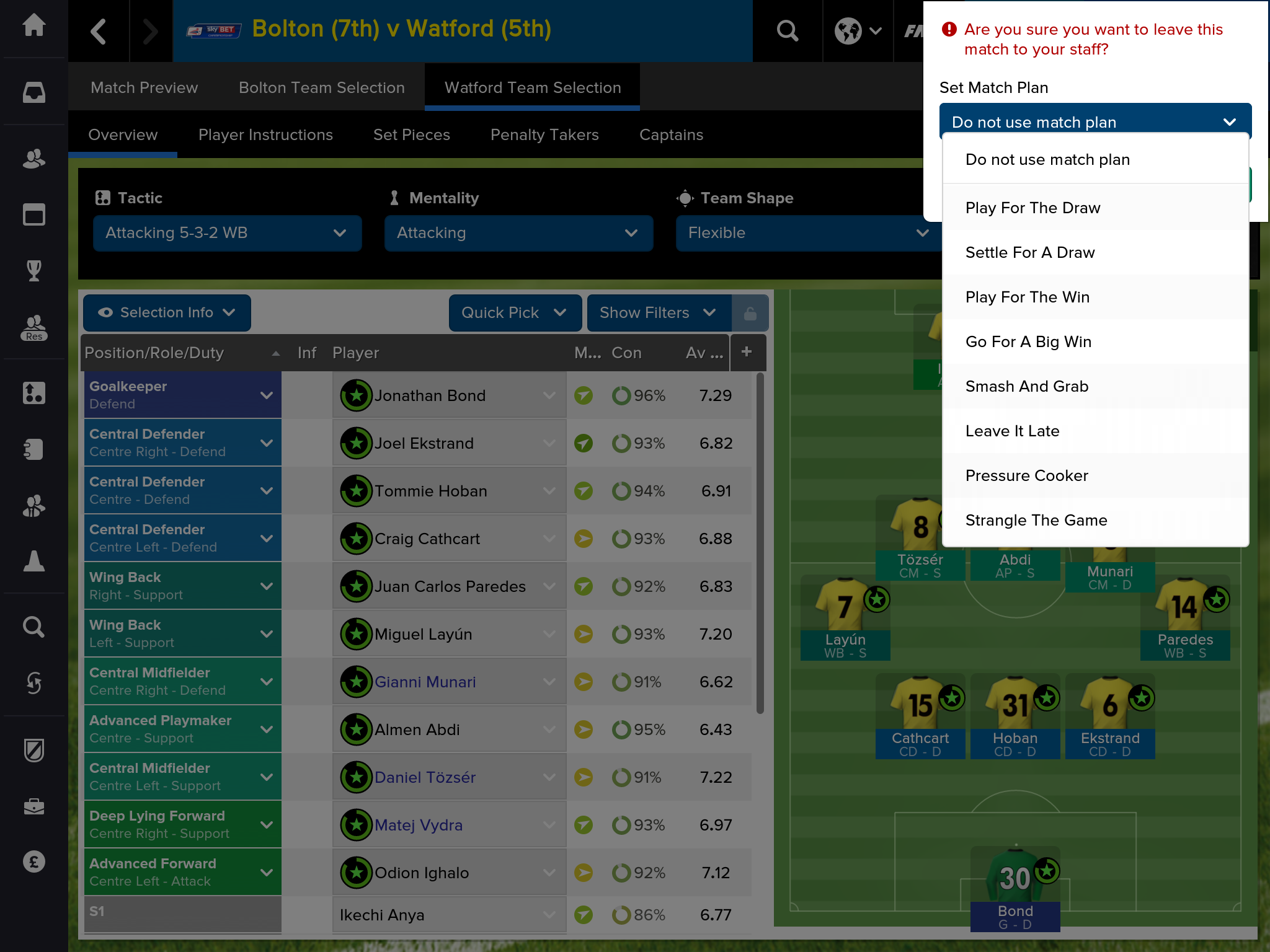Viewport: 1270px width, 952px height.
Task: Open the Quick Pick menu
Action: (514, 313)
